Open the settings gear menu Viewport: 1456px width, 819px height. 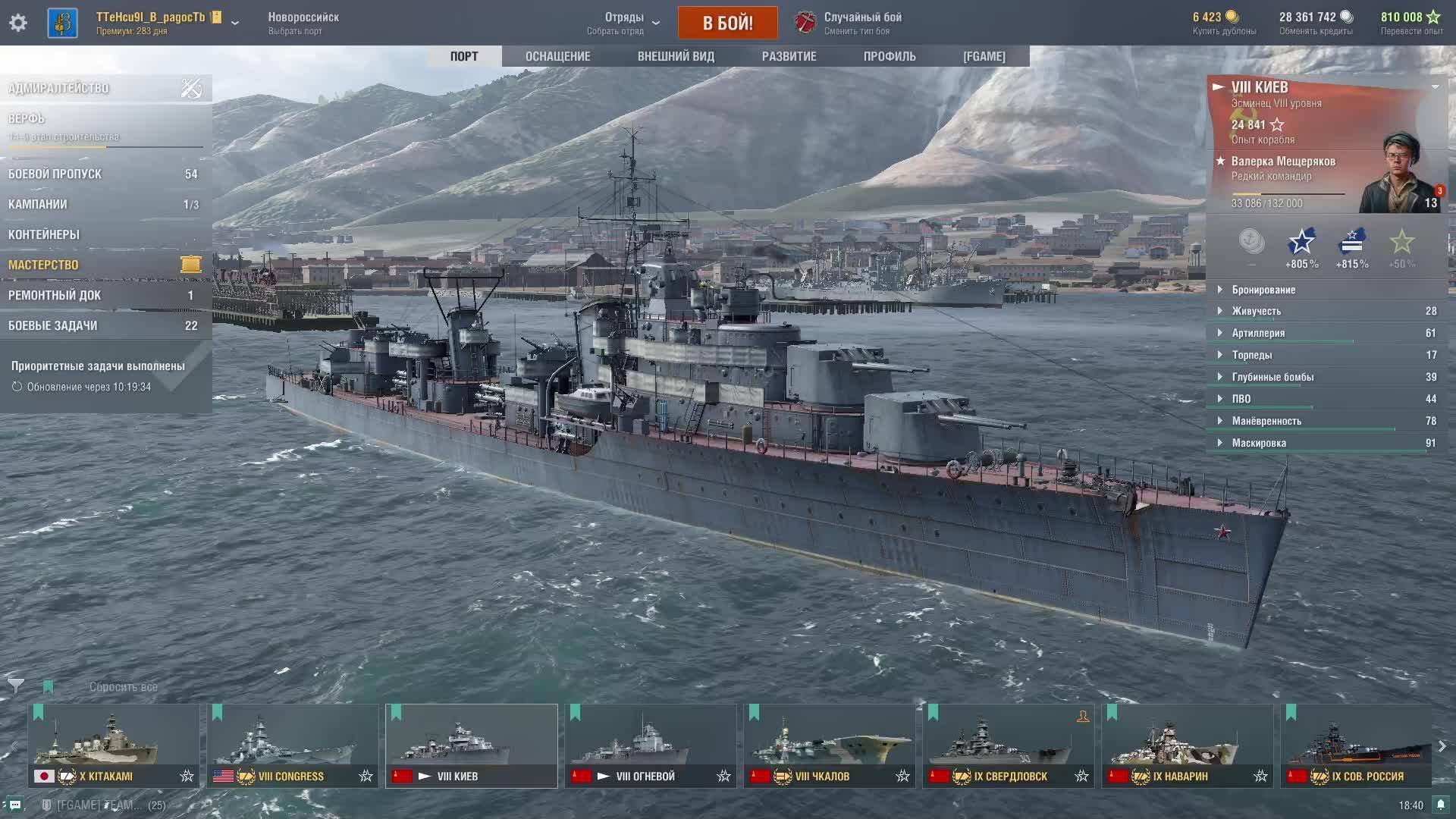(18, 23)
